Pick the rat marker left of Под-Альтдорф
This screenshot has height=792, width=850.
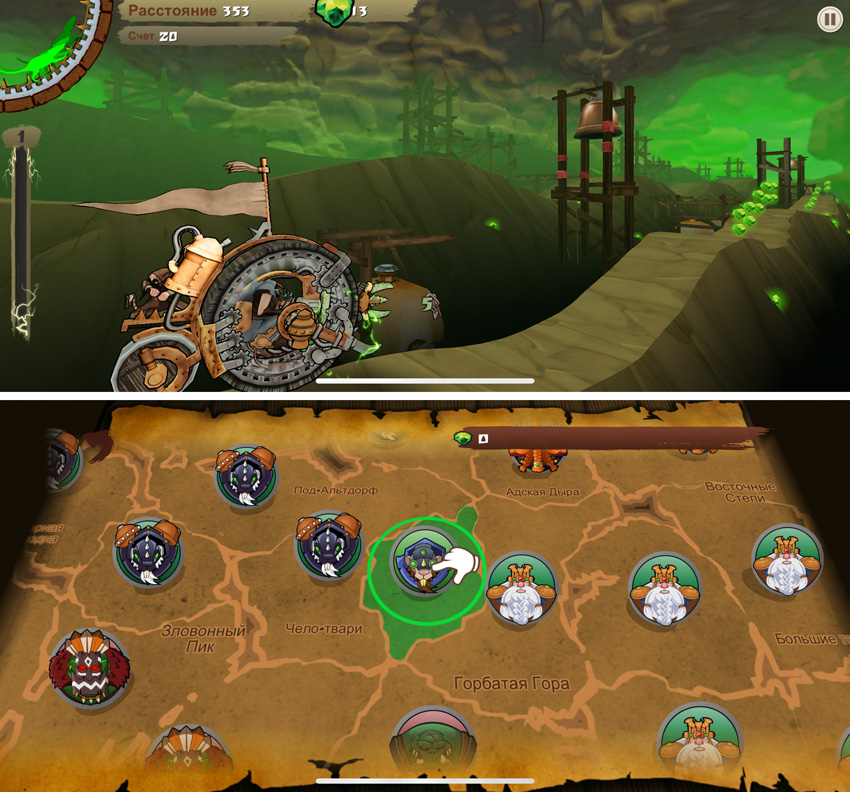(x=246, y=478)
